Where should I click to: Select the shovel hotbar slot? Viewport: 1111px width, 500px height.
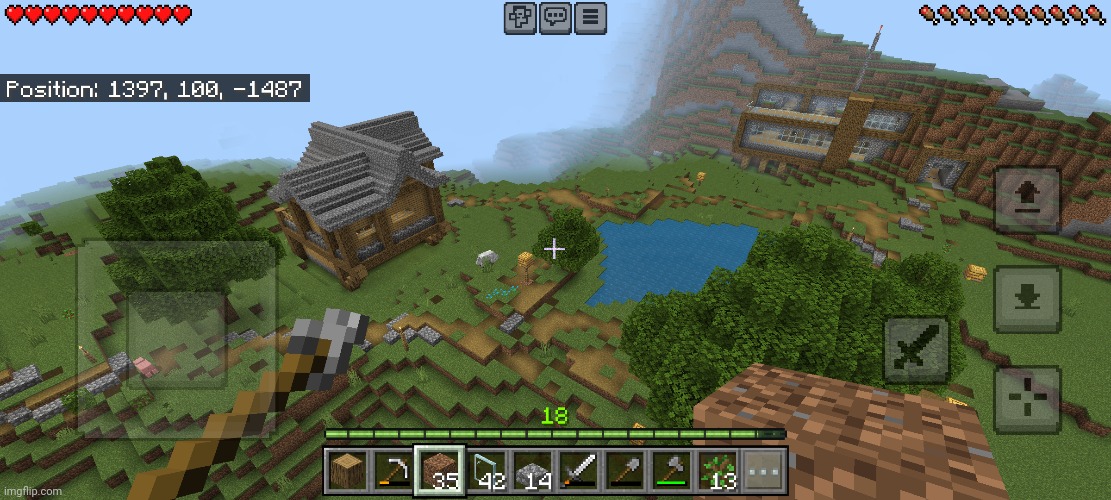point(625,471)
